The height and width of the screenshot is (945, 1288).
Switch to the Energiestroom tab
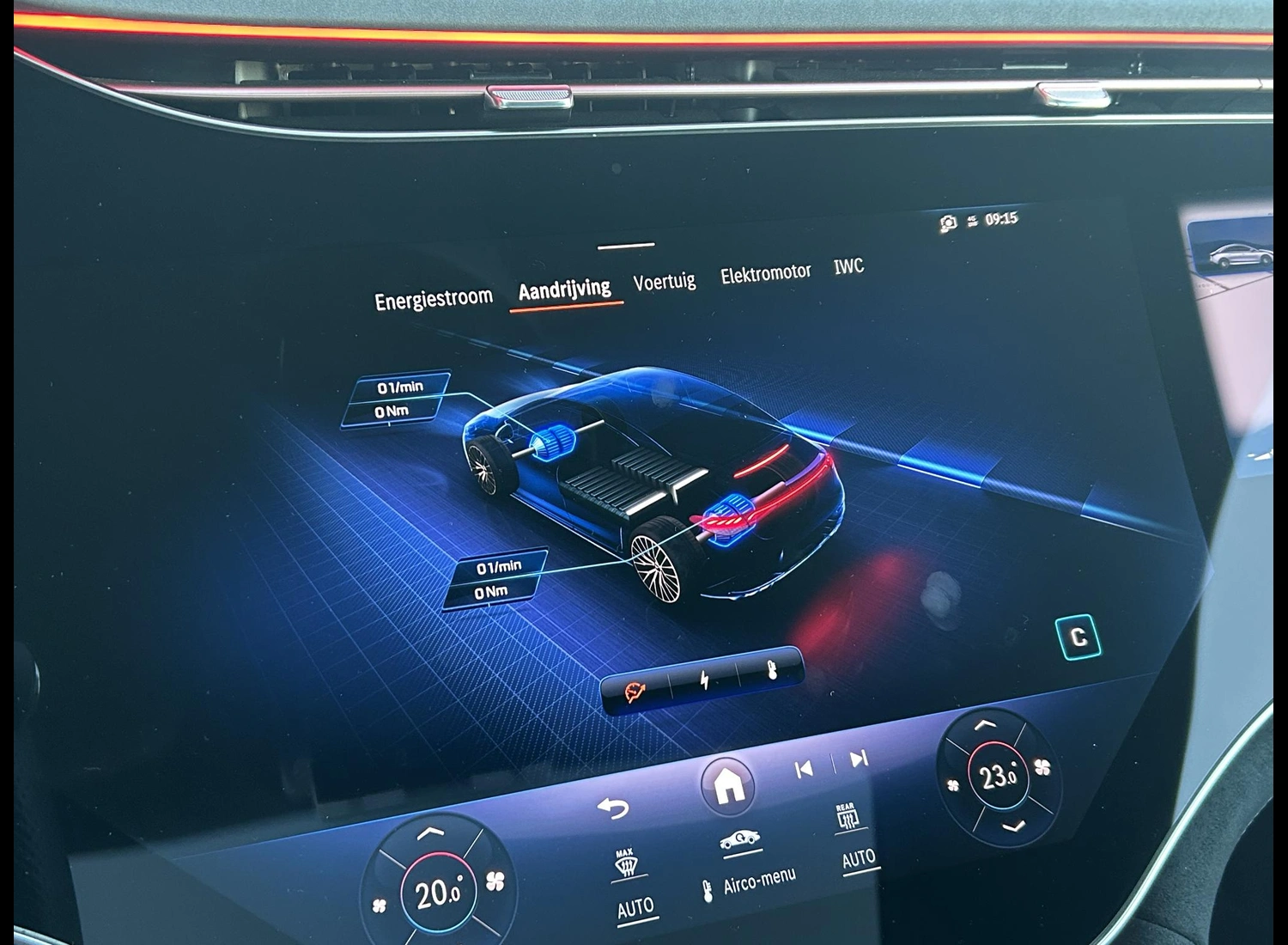(434, 299)
